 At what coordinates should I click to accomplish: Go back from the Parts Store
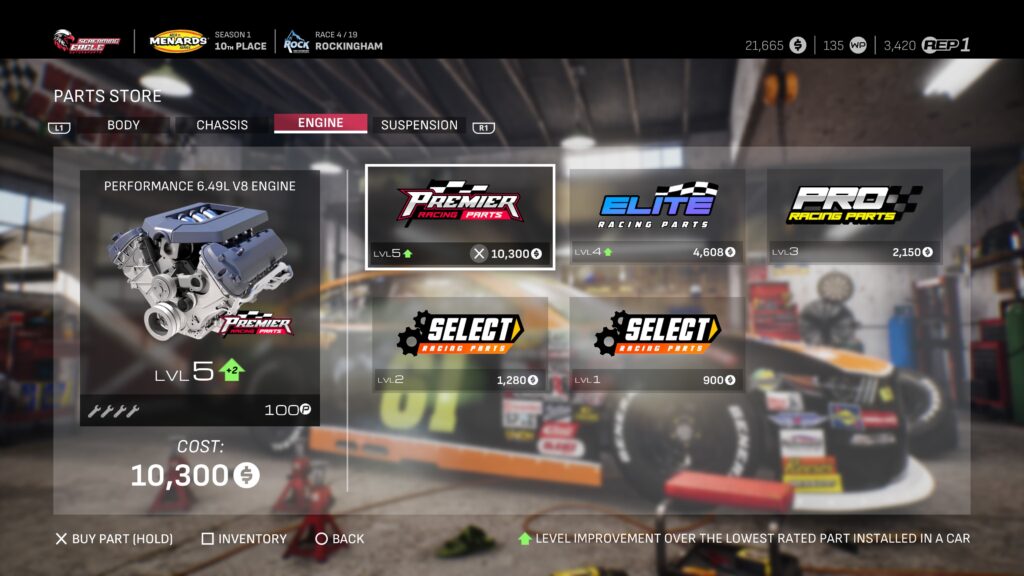340,539
